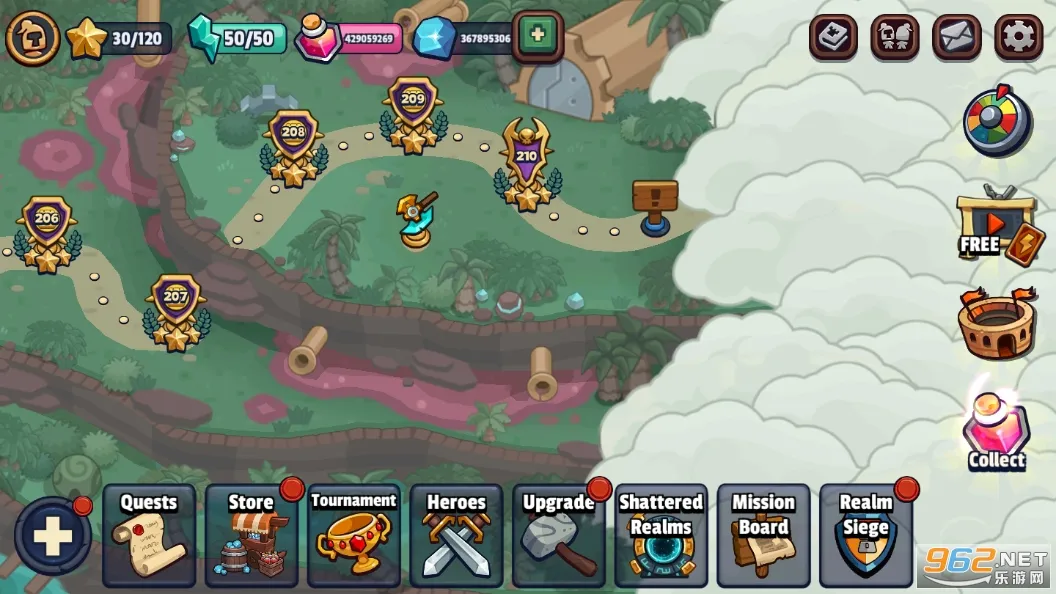Select level 207 stage badge
The width and height of the screenshot is (1056, 594).
(x=176, y=310)
